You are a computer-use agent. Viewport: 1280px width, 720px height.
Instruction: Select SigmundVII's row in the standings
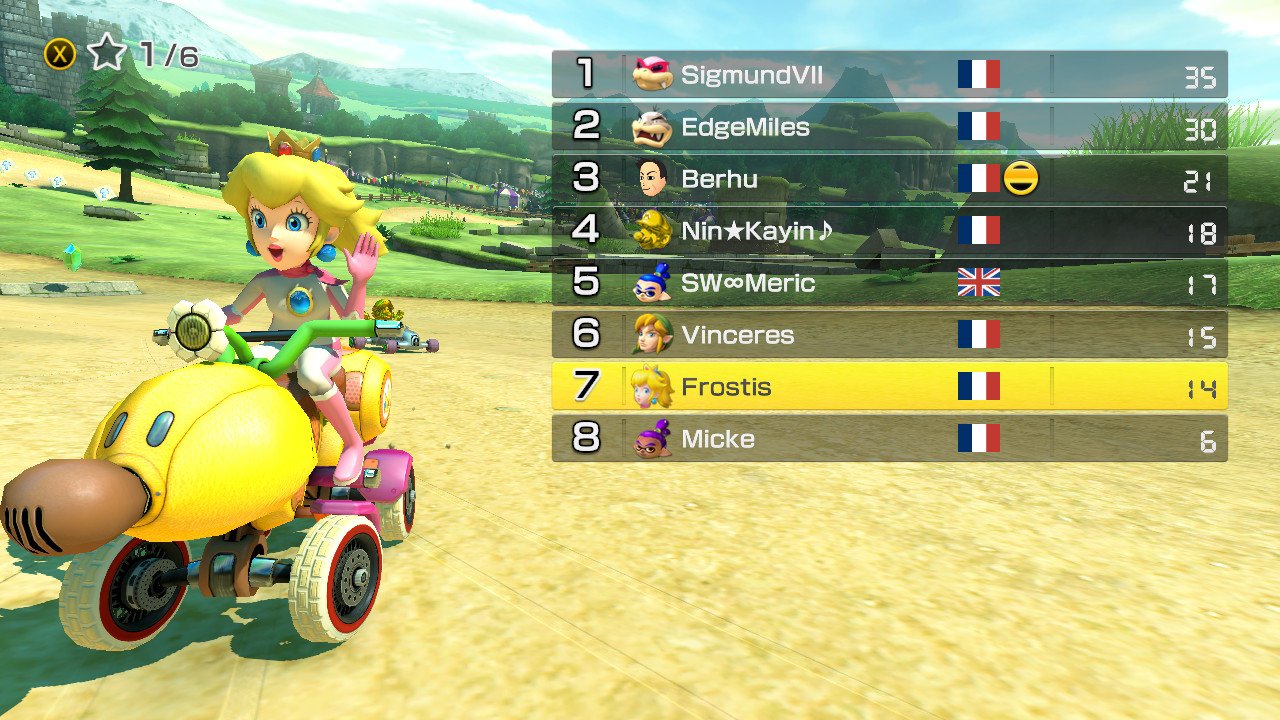[x=889, y=75]
